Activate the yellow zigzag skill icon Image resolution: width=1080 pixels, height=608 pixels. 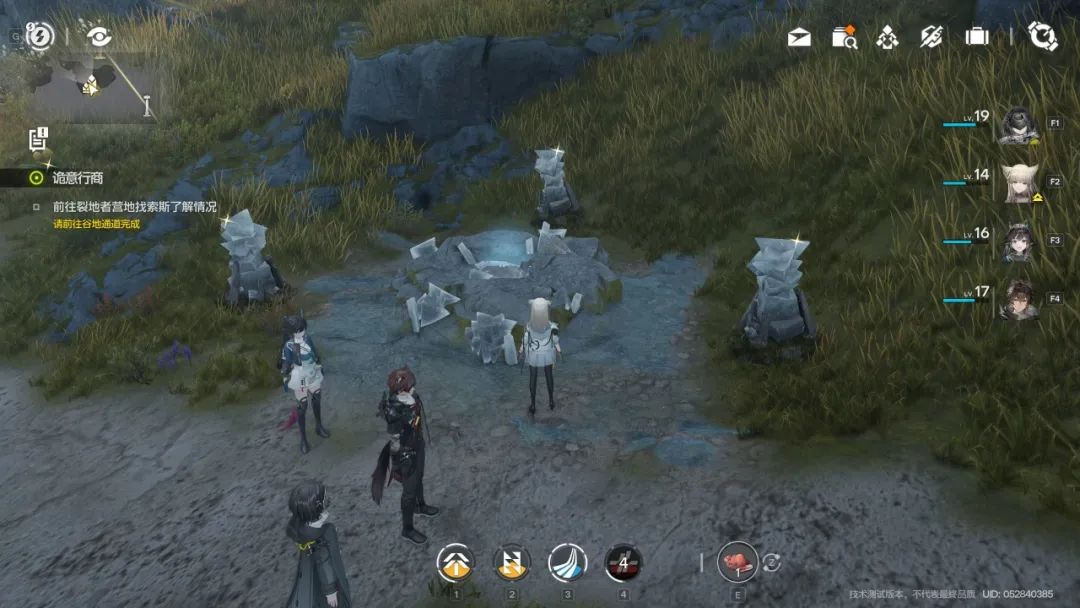512,563
